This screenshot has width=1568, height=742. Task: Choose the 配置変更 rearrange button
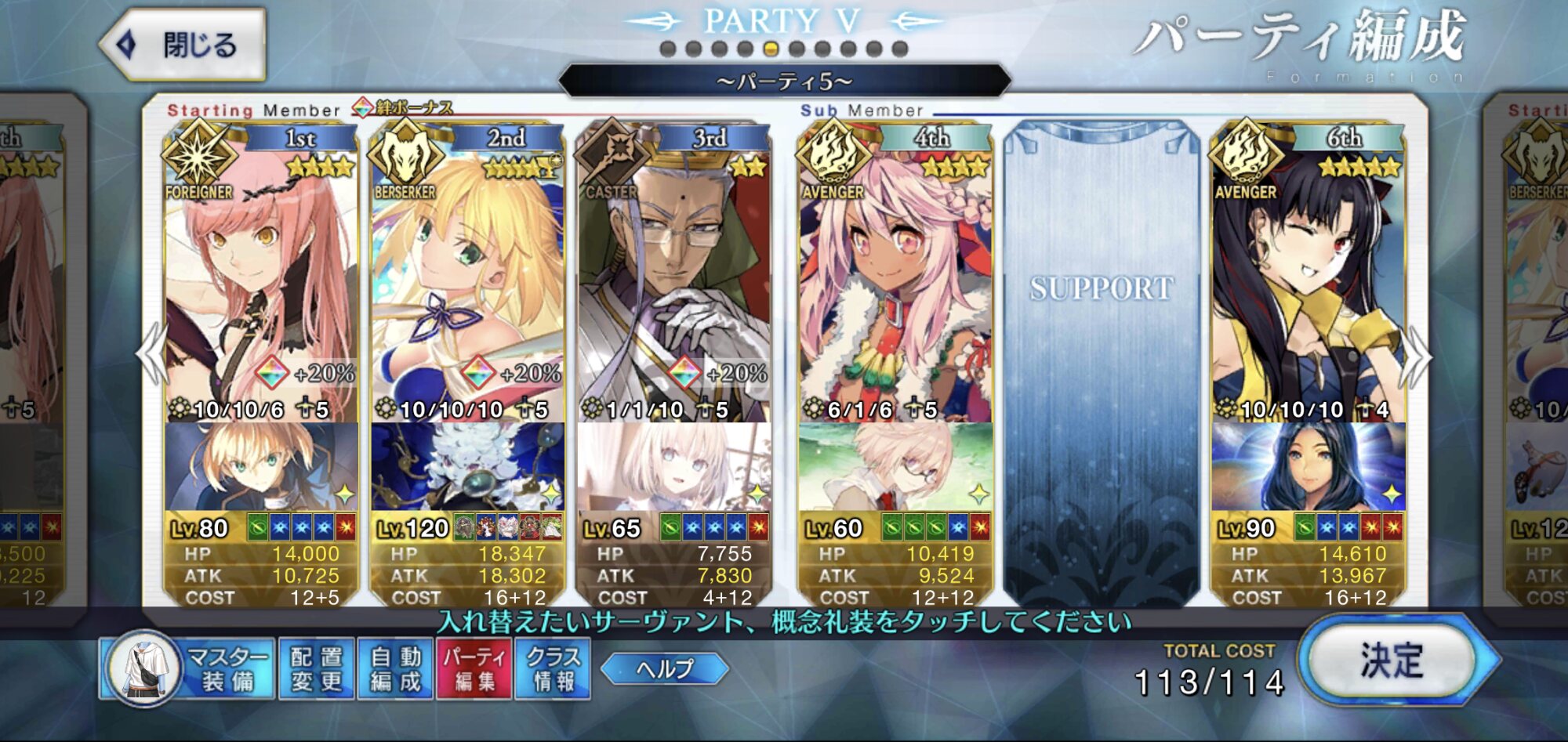pos(316,669)
